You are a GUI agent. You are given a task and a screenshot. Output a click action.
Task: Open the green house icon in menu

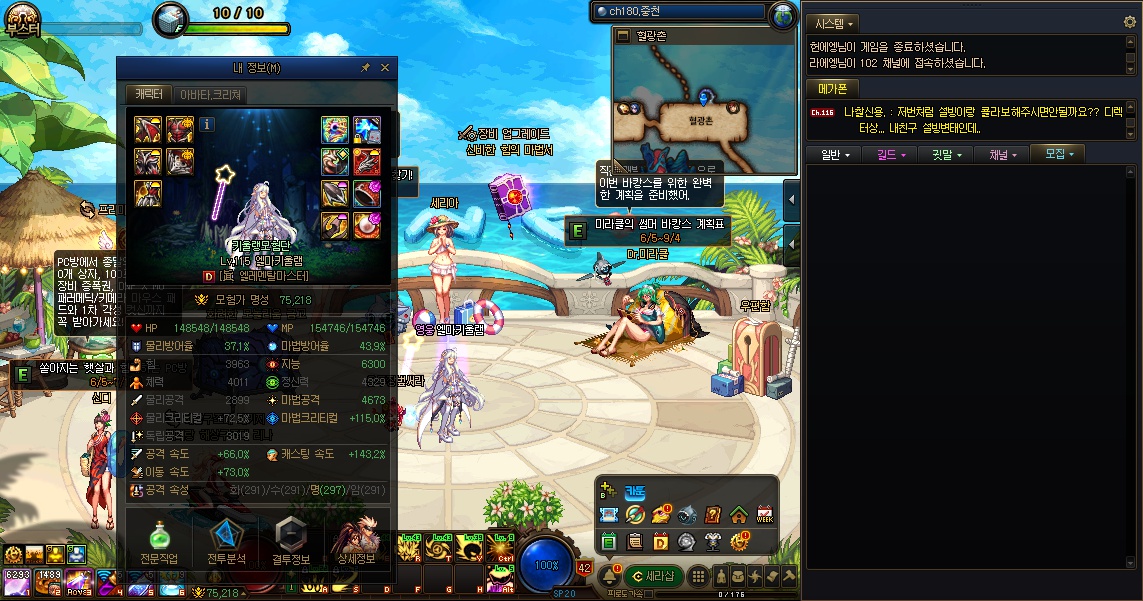pos(738,515)
